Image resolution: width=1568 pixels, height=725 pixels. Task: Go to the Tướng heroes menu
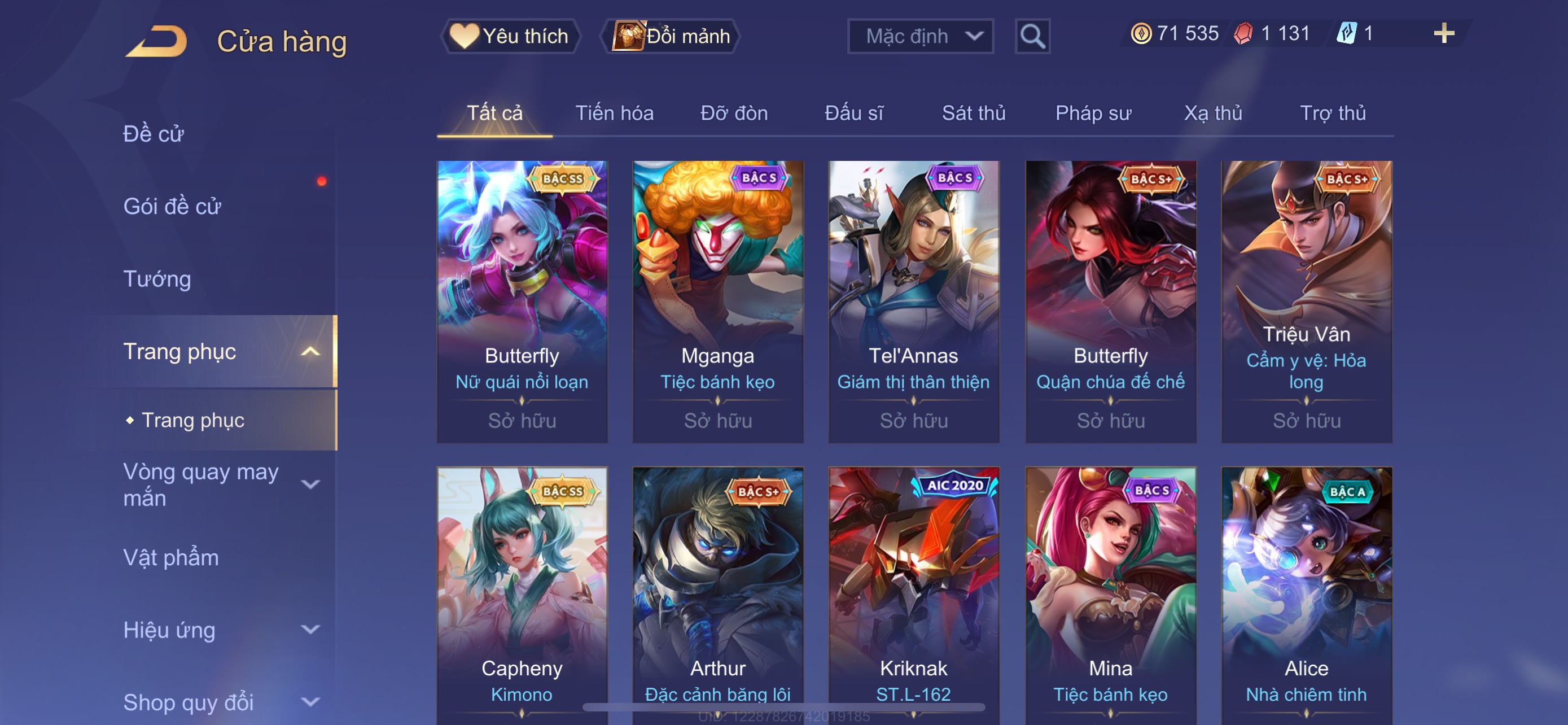pyautogui.click(x=157, y=279)
